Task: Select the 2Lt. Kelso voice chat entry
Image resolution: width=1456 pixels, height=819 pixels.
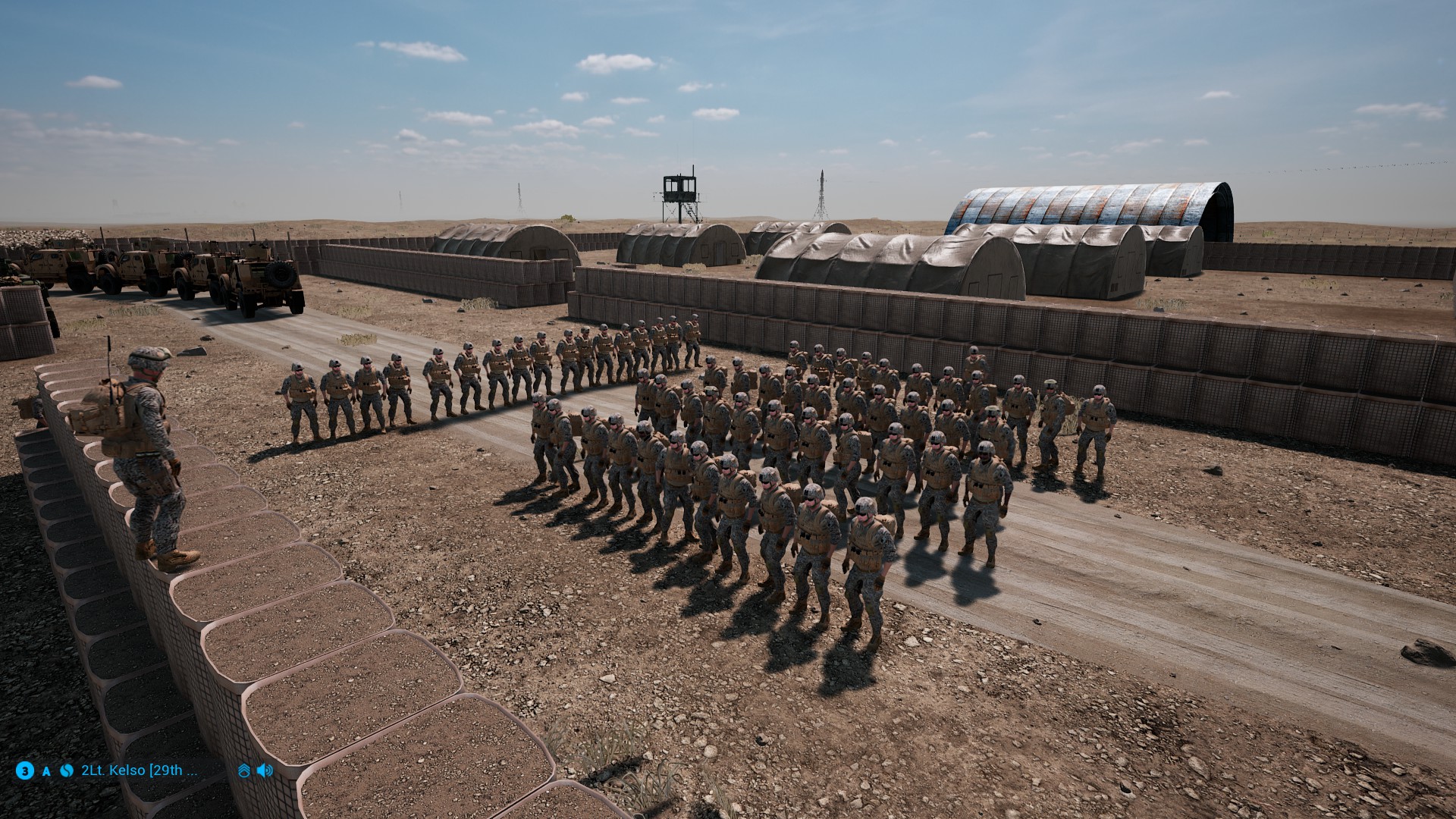Action: coord(140,770)
